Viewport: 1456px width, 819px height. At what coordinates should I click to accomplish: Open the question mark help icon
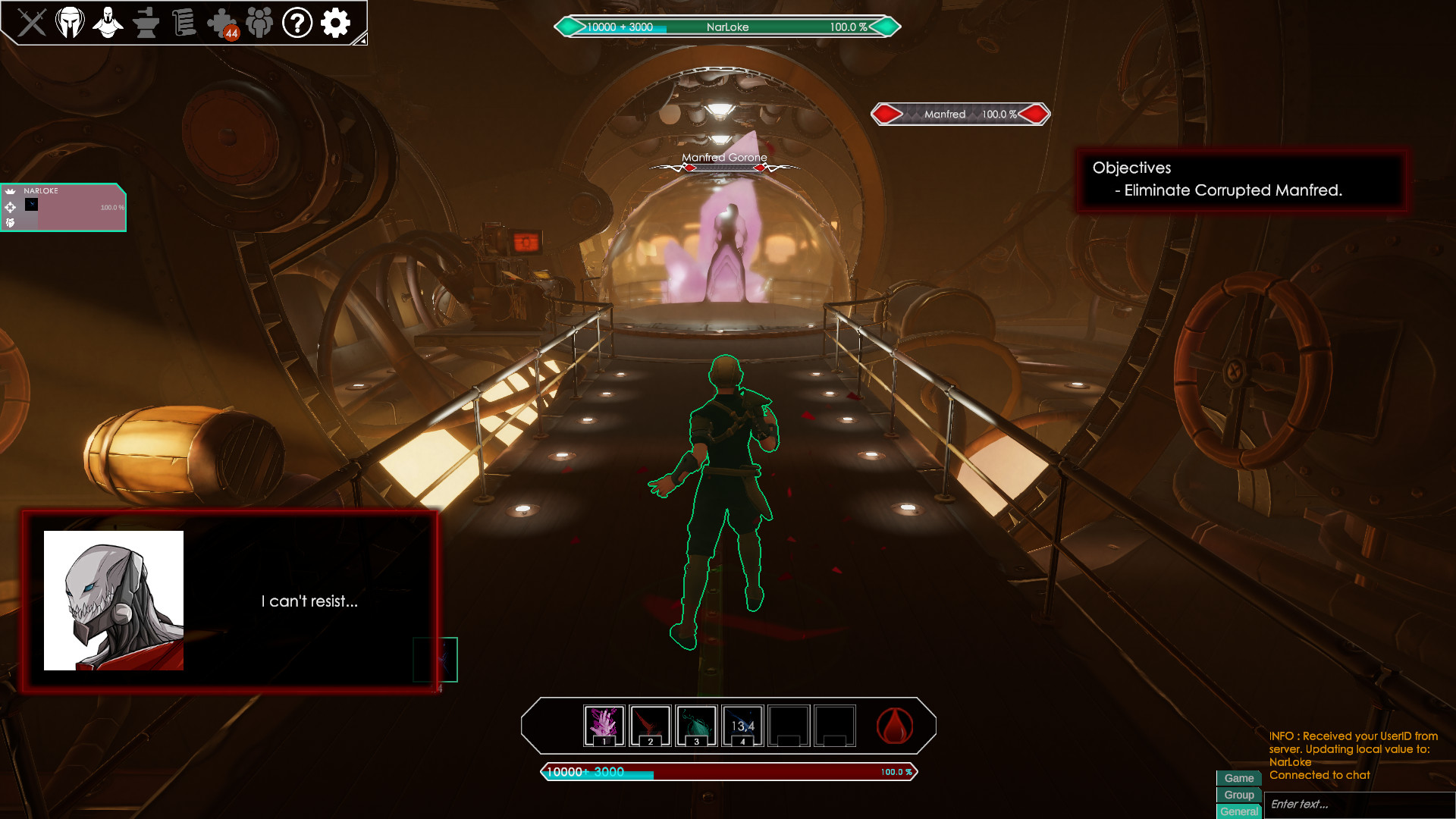click(x=297, y=23)
